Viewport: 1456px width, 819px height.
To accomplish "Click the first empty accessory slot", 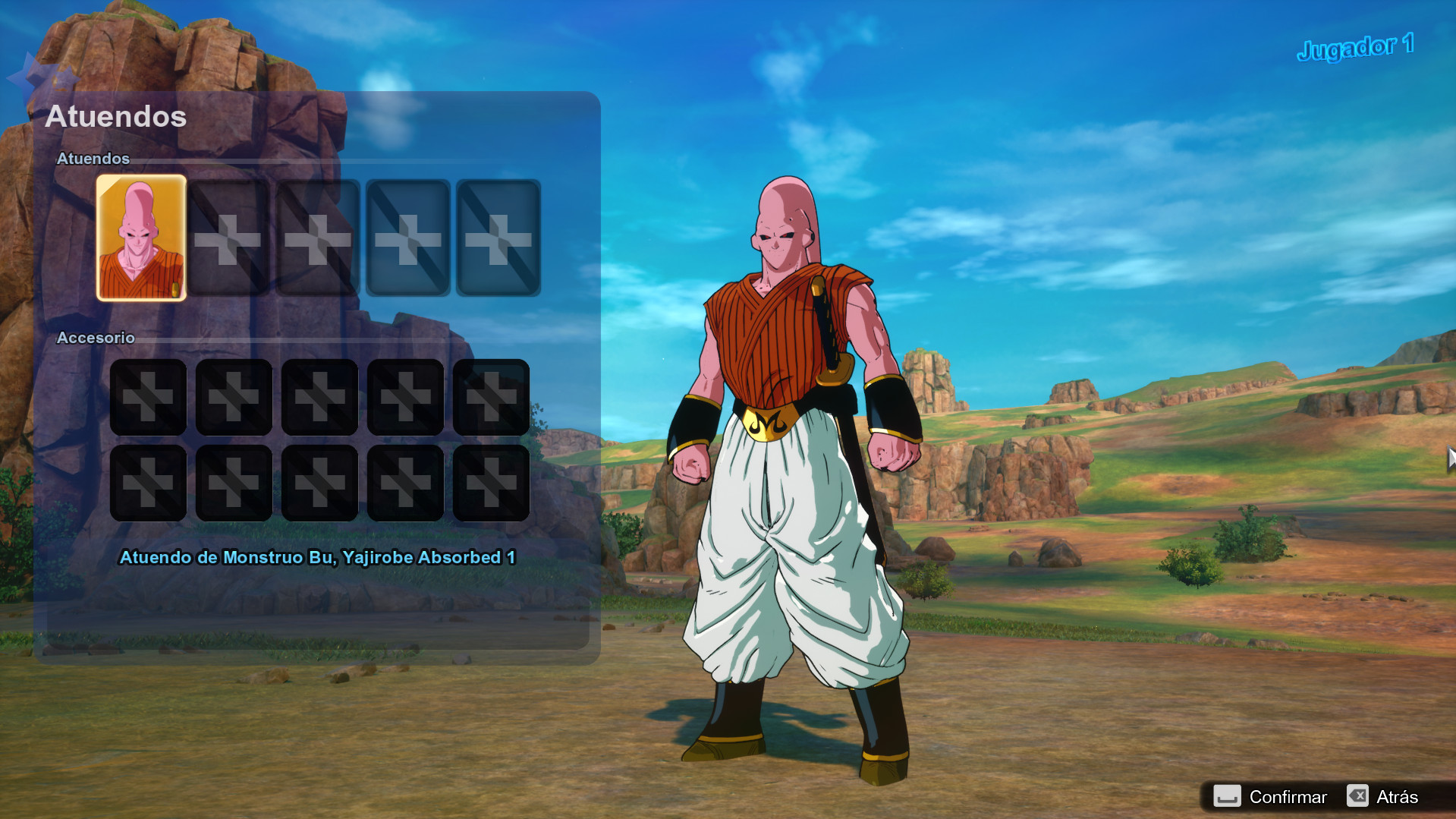I will (148, 396).
